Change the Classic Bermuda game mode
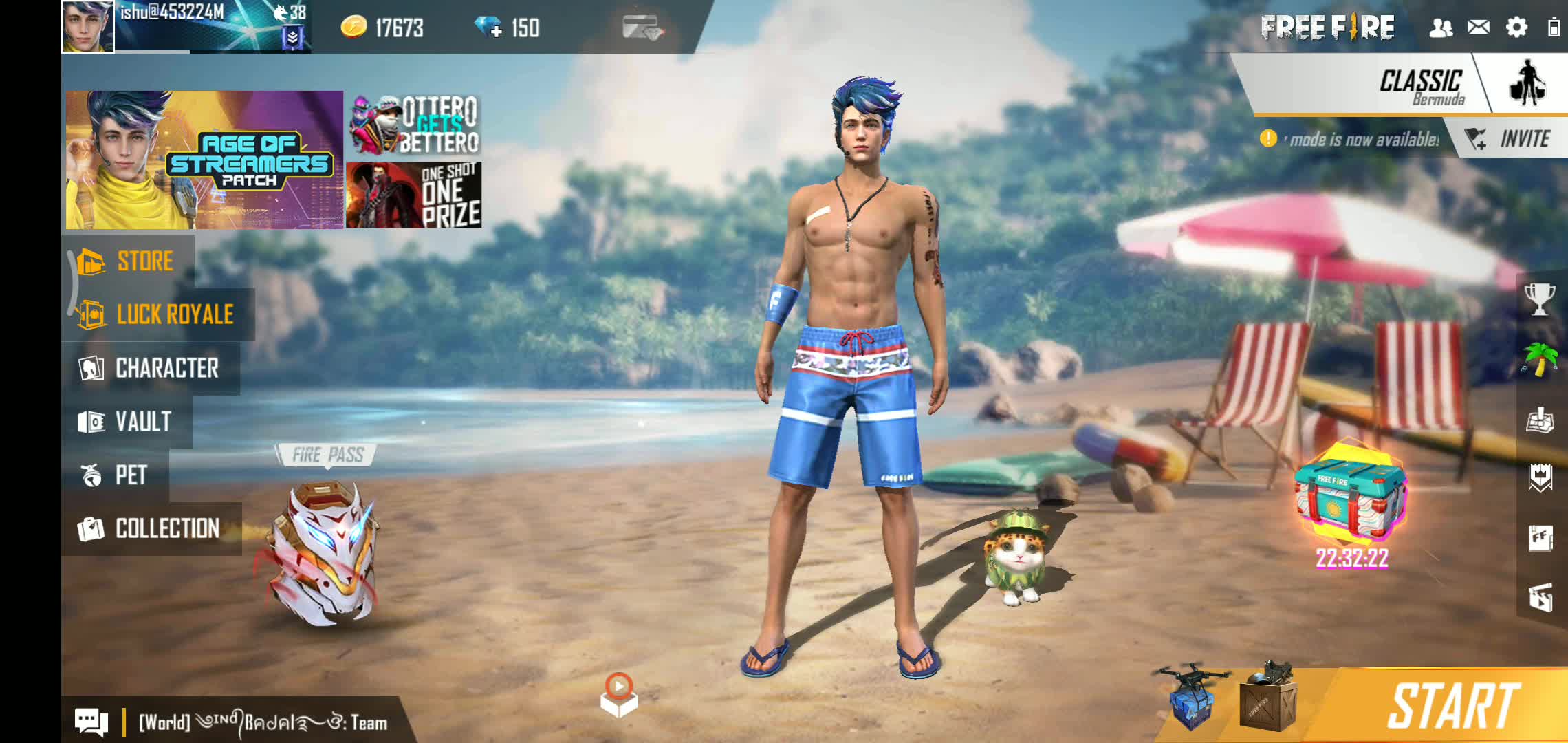The width and height of the screenshot is (1568, 743). (1420, 86)
